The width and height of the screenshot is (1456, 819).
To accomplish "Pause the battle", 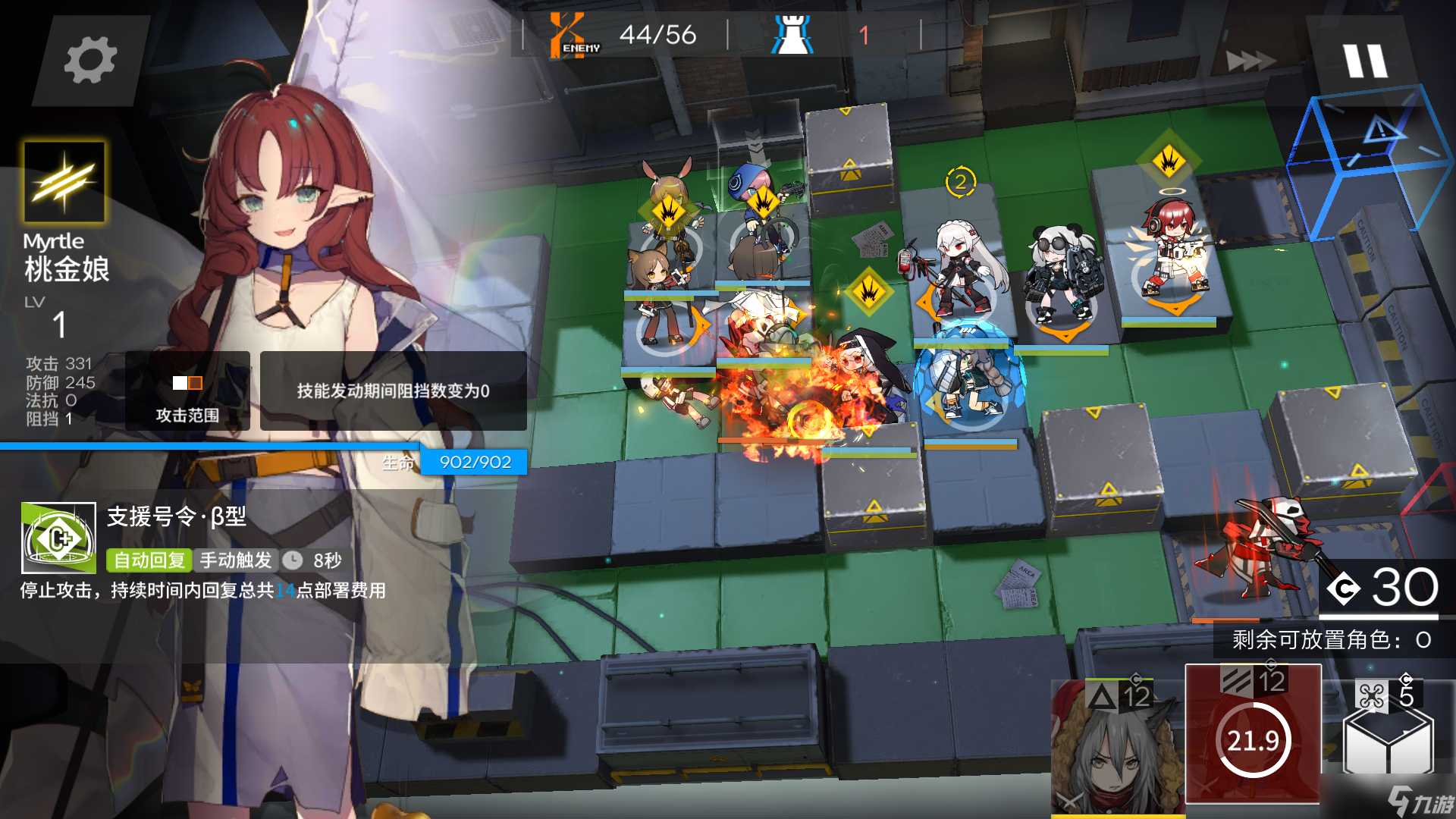I will 1365,61.
